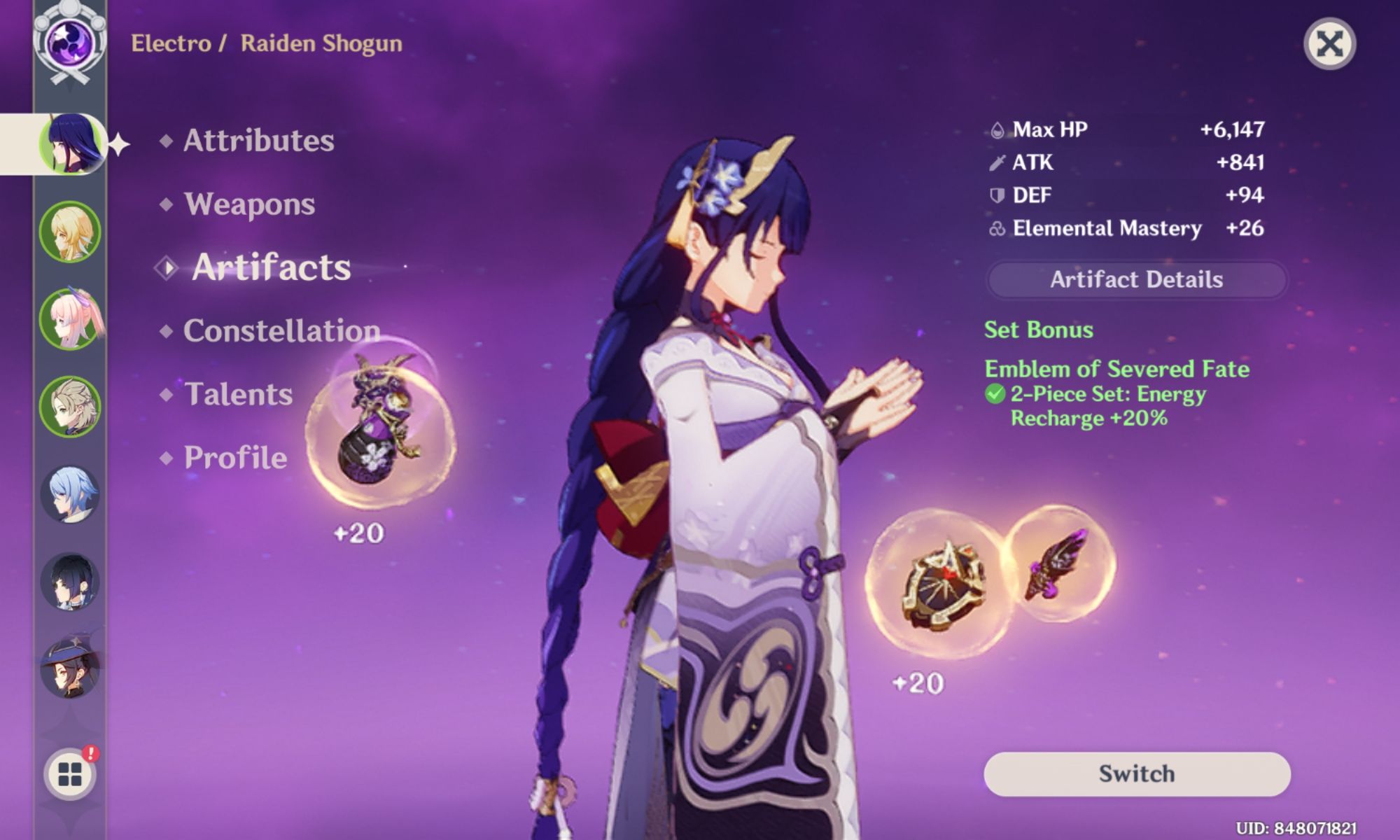Select the Artifacts menu entry

(x=271, y=267)
